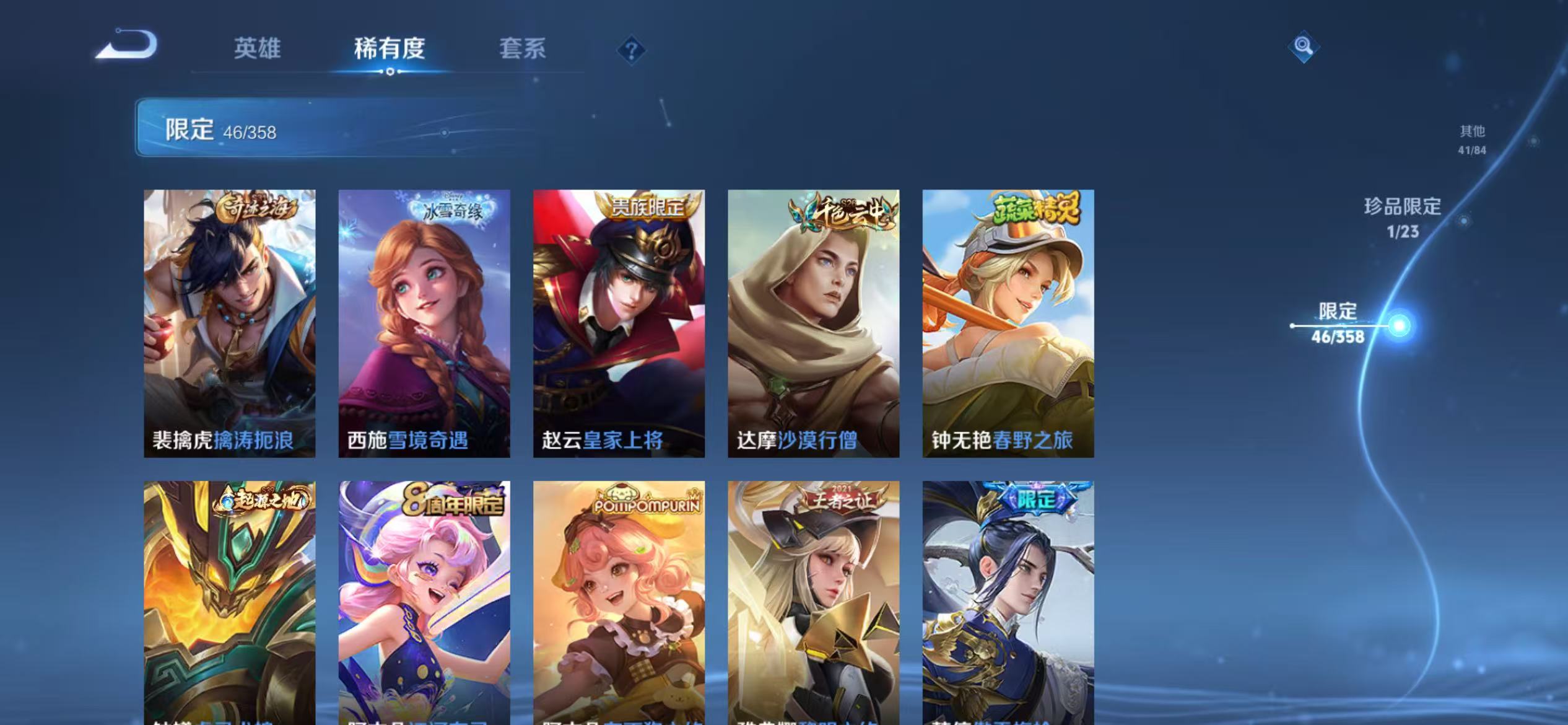The image size is (1568, 725).
Task: Switch to the 英雄 tab
Action: click(256, 48)
